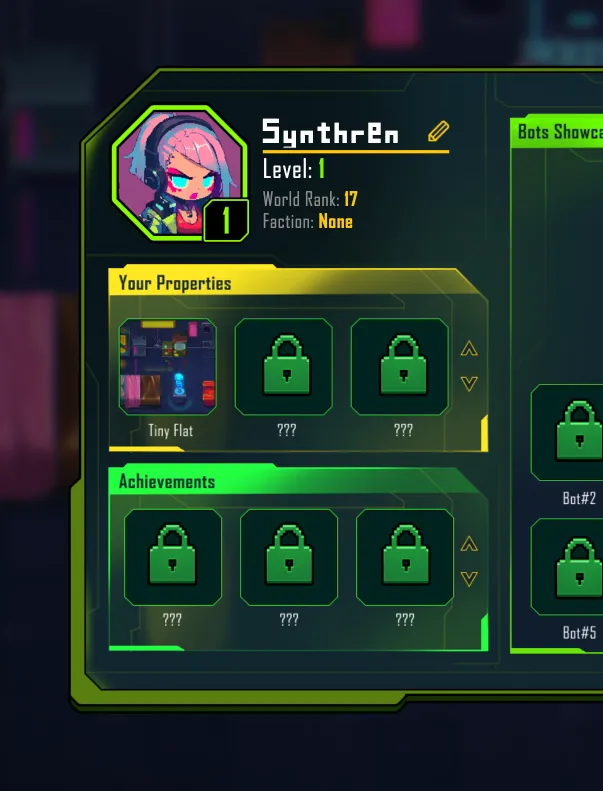Show previous properties with up arrow

[469, 349]
